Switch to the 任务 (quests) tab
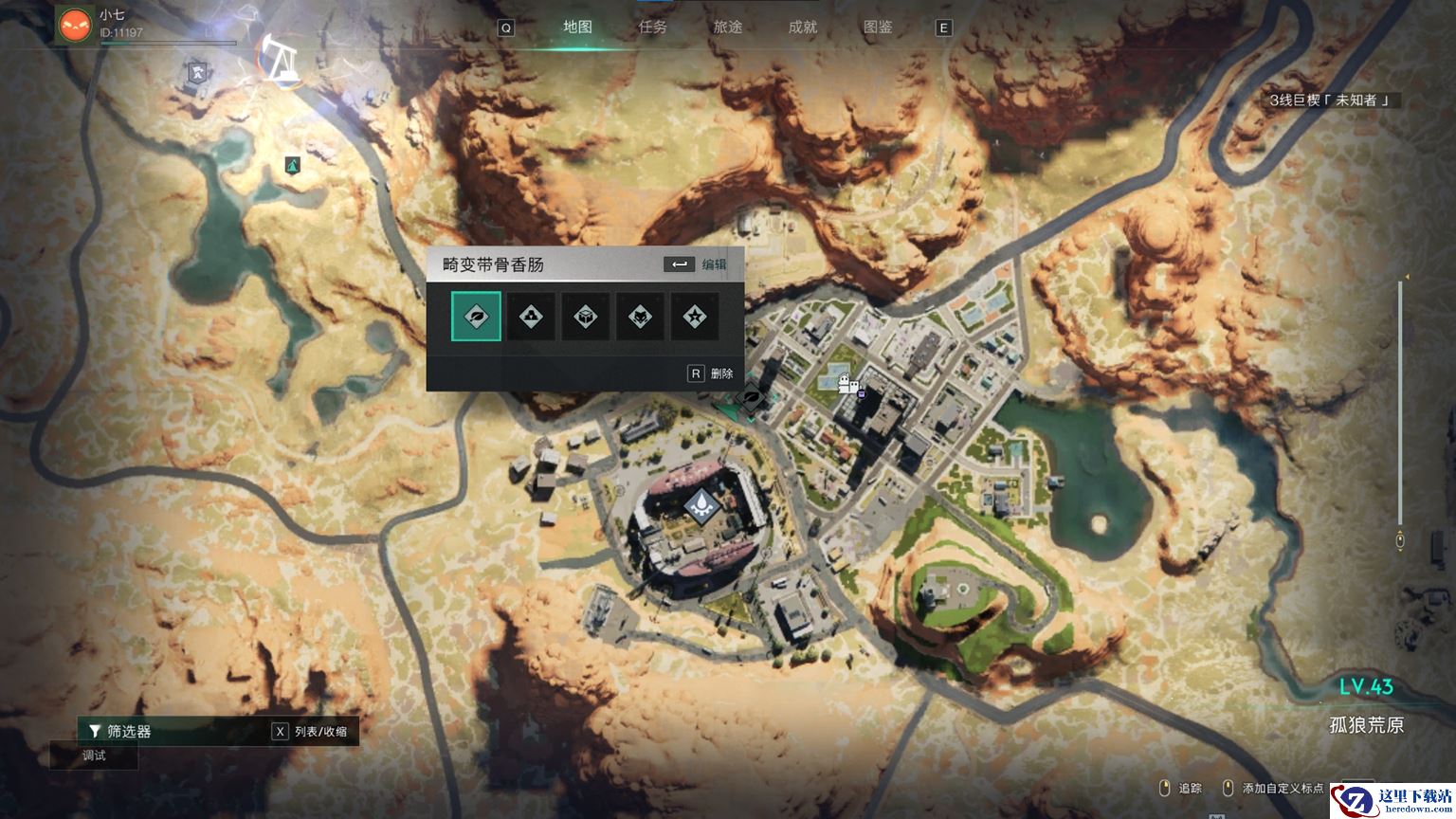This screenshot has height=819, width=1456. [652, 27]
